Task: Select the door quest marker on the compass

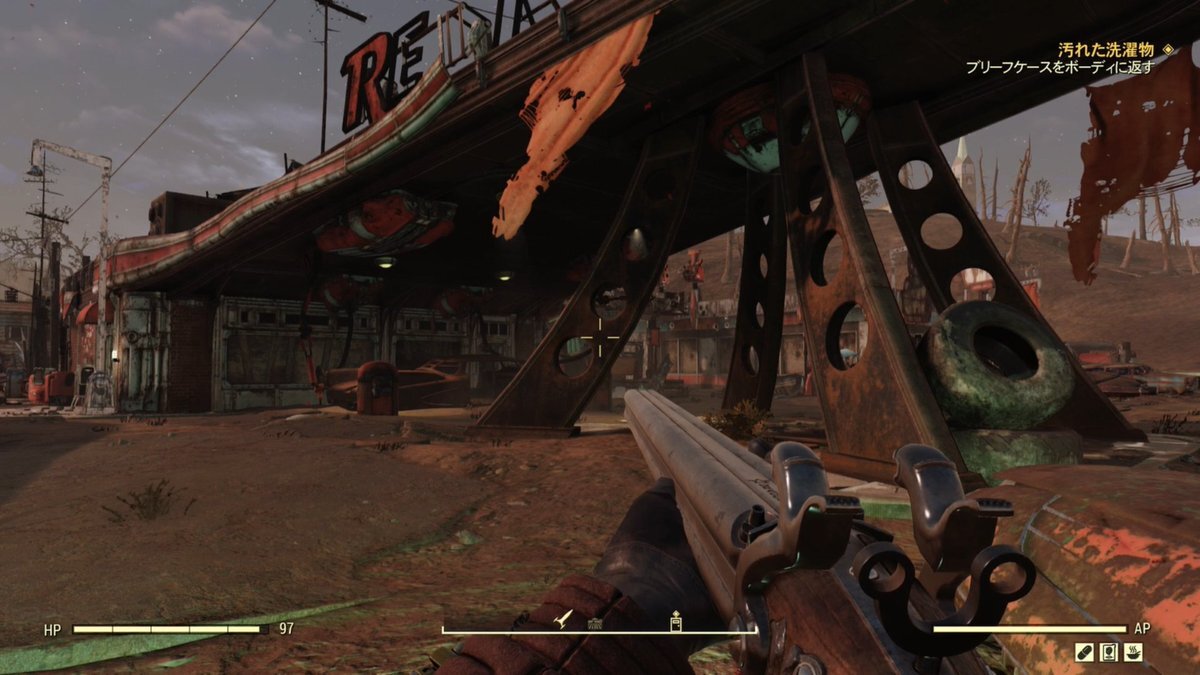Action: pos(676,621)
